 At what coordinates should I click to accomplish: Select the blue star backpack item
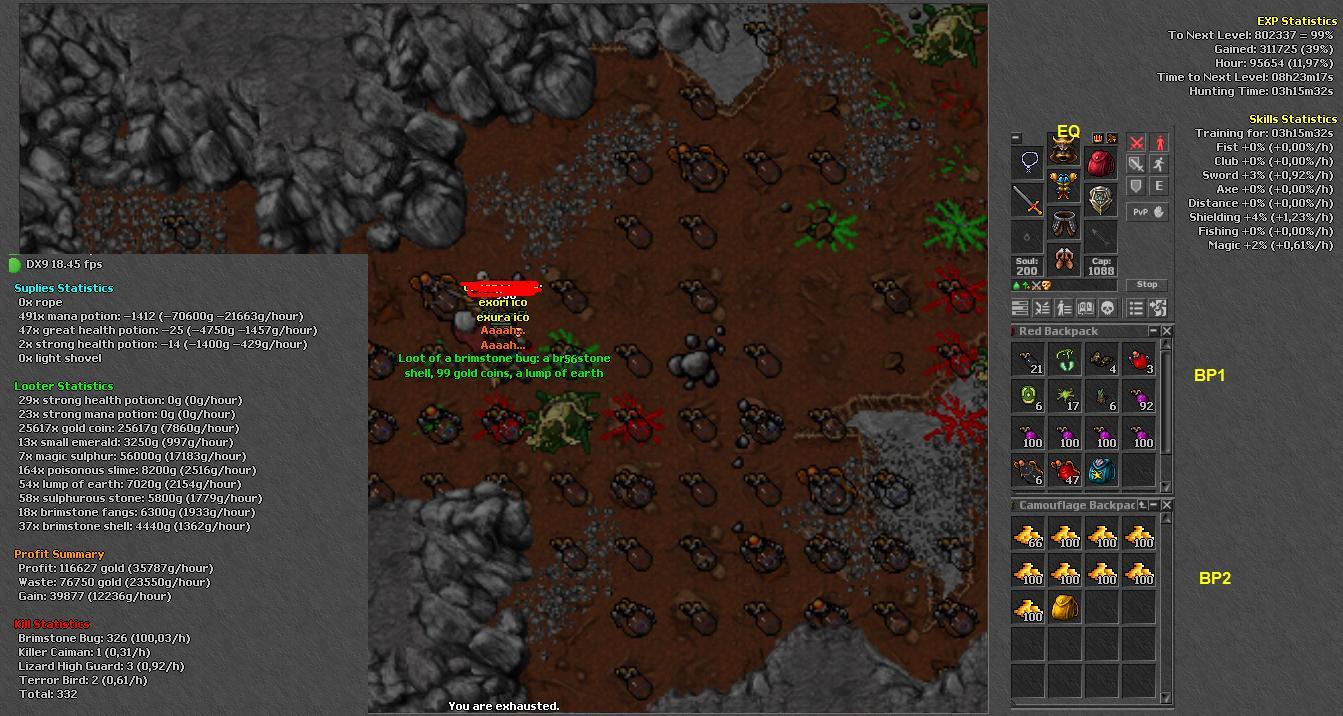coord(1101,469)
